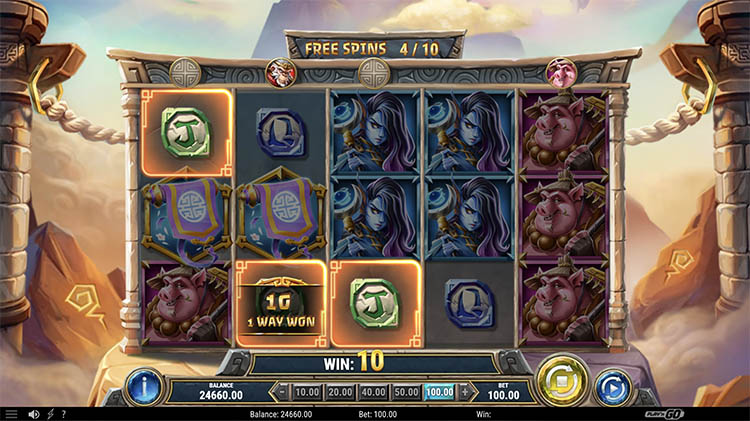Click the yellow spin button
Screen dimensions: 750x421
(x=561, y=382)
